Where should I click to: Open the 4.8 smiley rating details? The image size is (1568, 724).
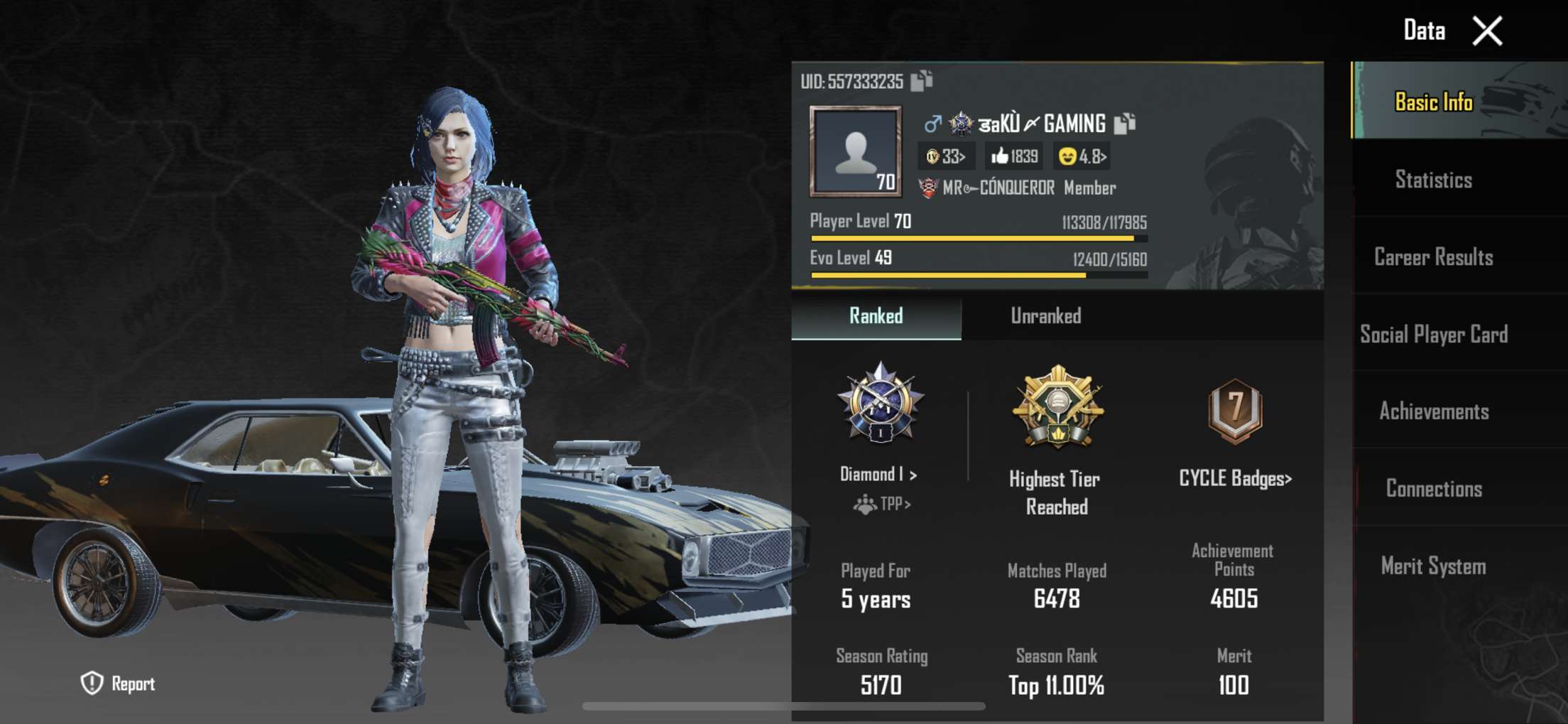point(1082,156)
